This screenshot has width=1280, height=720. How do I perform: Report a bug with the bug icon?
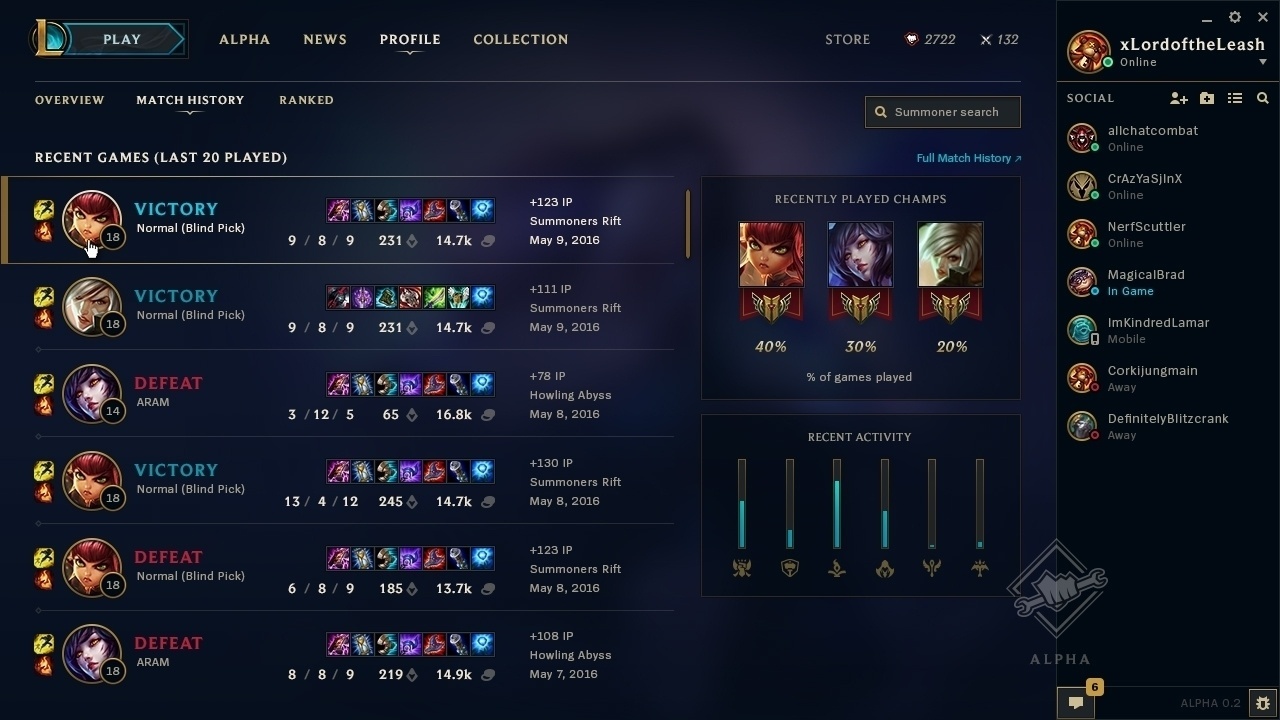(1264, 703)
